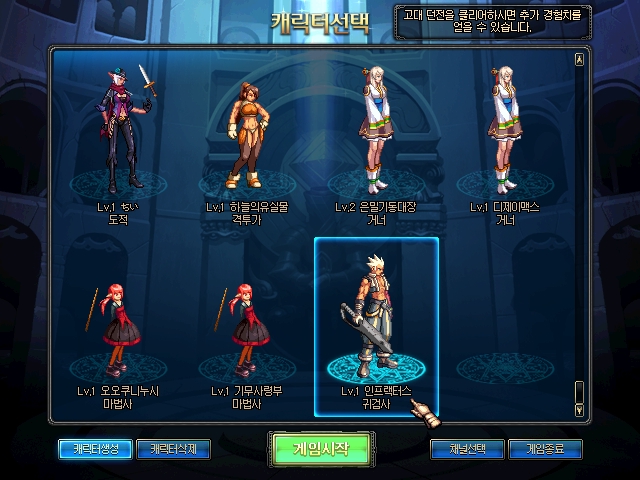Select the Lv.1 도적 thief character

pos(118,140)
